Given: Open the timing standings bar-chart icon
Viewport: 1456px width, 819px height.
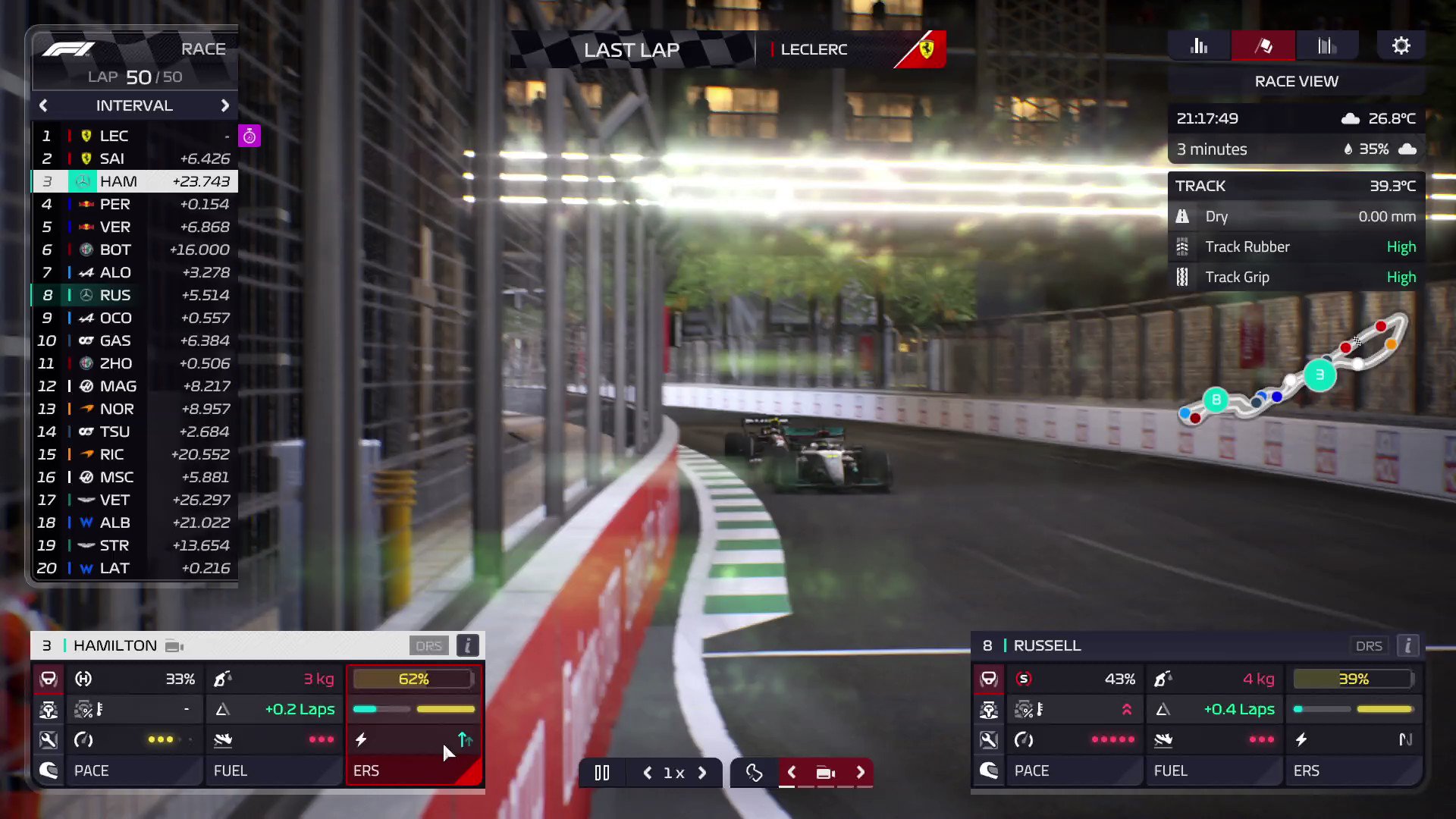Looking at the screenshot, I should tap(1199, 45).
